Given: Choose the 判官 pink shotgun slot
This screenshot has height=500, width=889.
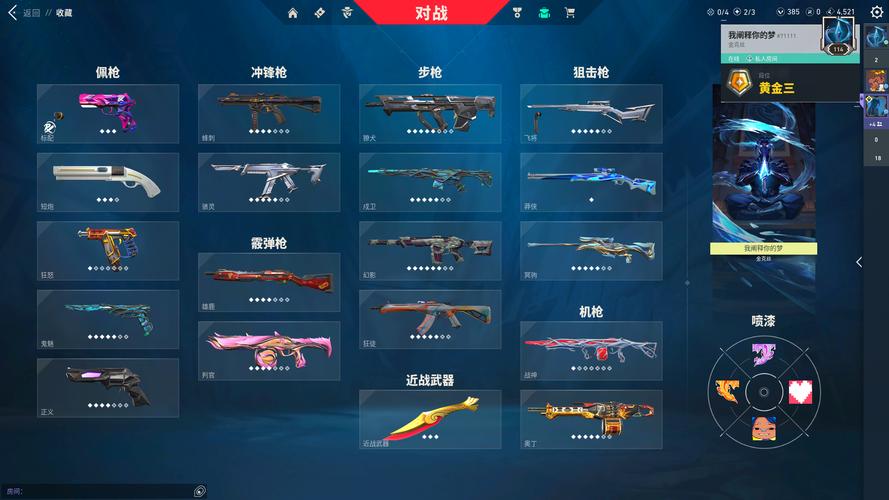Looking at the screenshot, I should pyautogui.click(x=269, y=350).
